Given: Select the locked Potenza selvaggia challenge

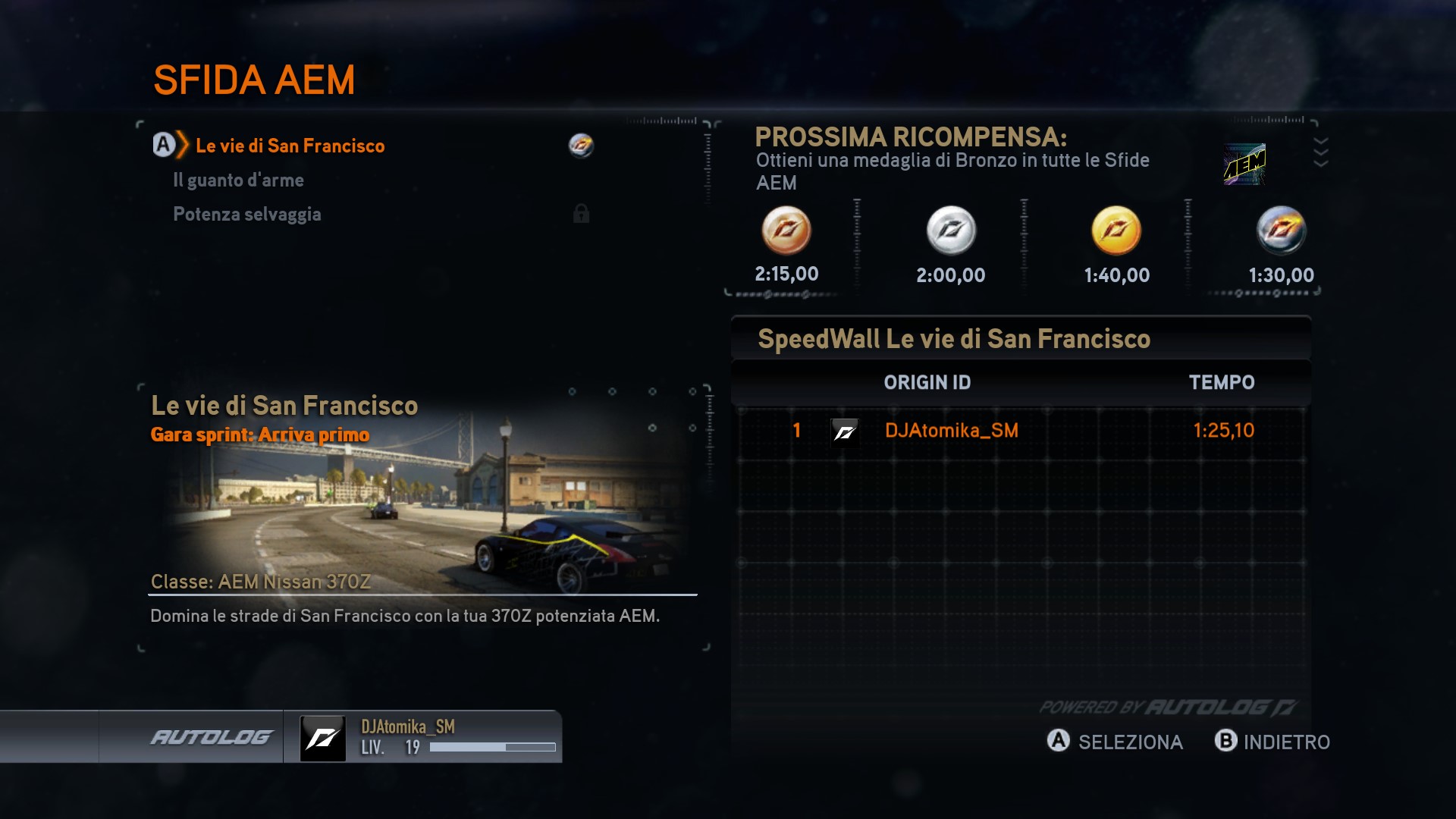Looking at the screenshot, I should pos(247,215).
